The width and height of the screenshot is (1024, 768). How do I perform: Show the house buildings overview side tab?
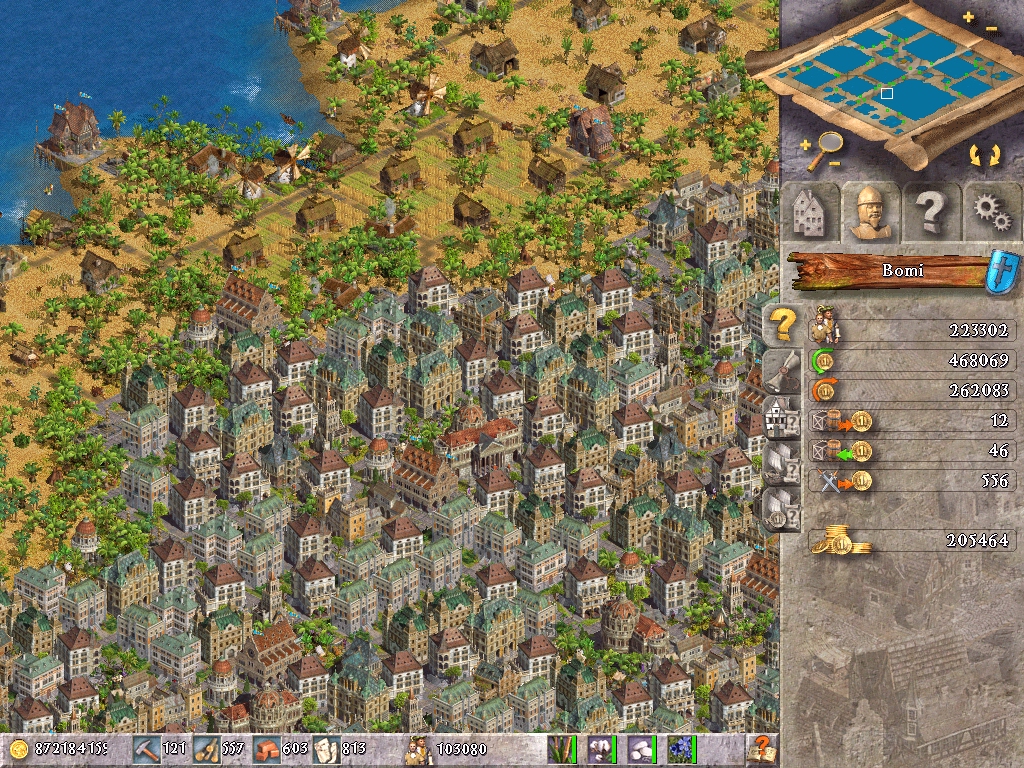782,415
